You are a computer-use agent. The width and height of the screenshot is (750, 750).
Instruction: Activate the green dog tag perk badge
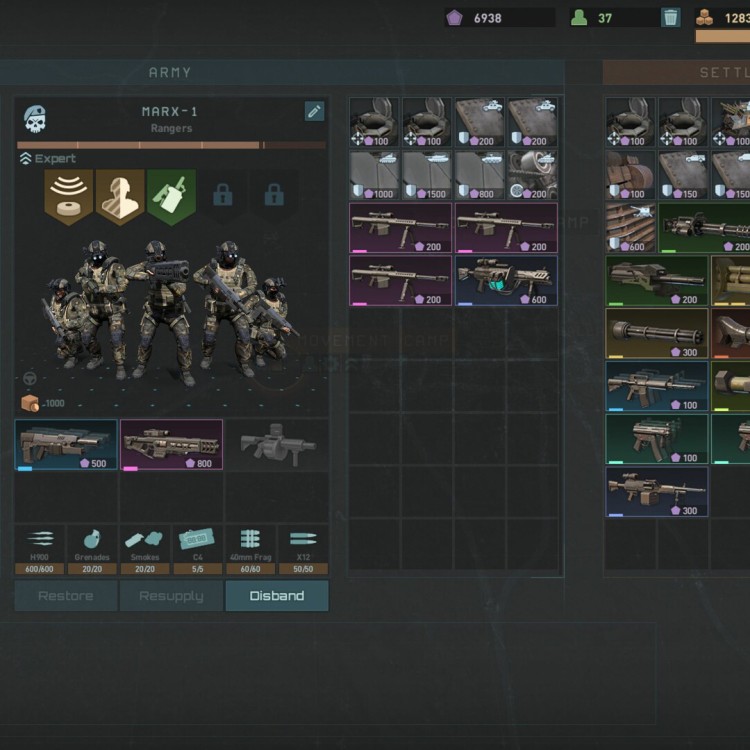tap(172, 195)
